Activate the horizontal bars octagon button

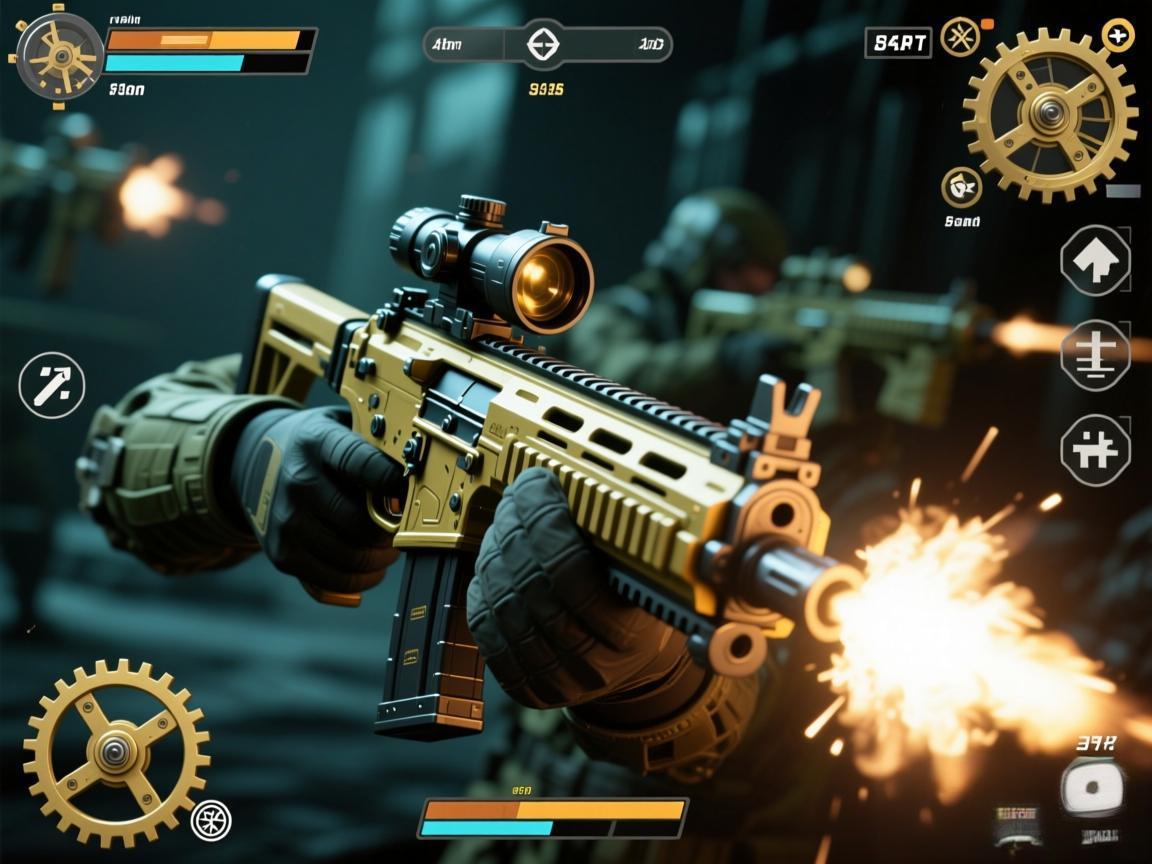click(x=1095, y=355)
